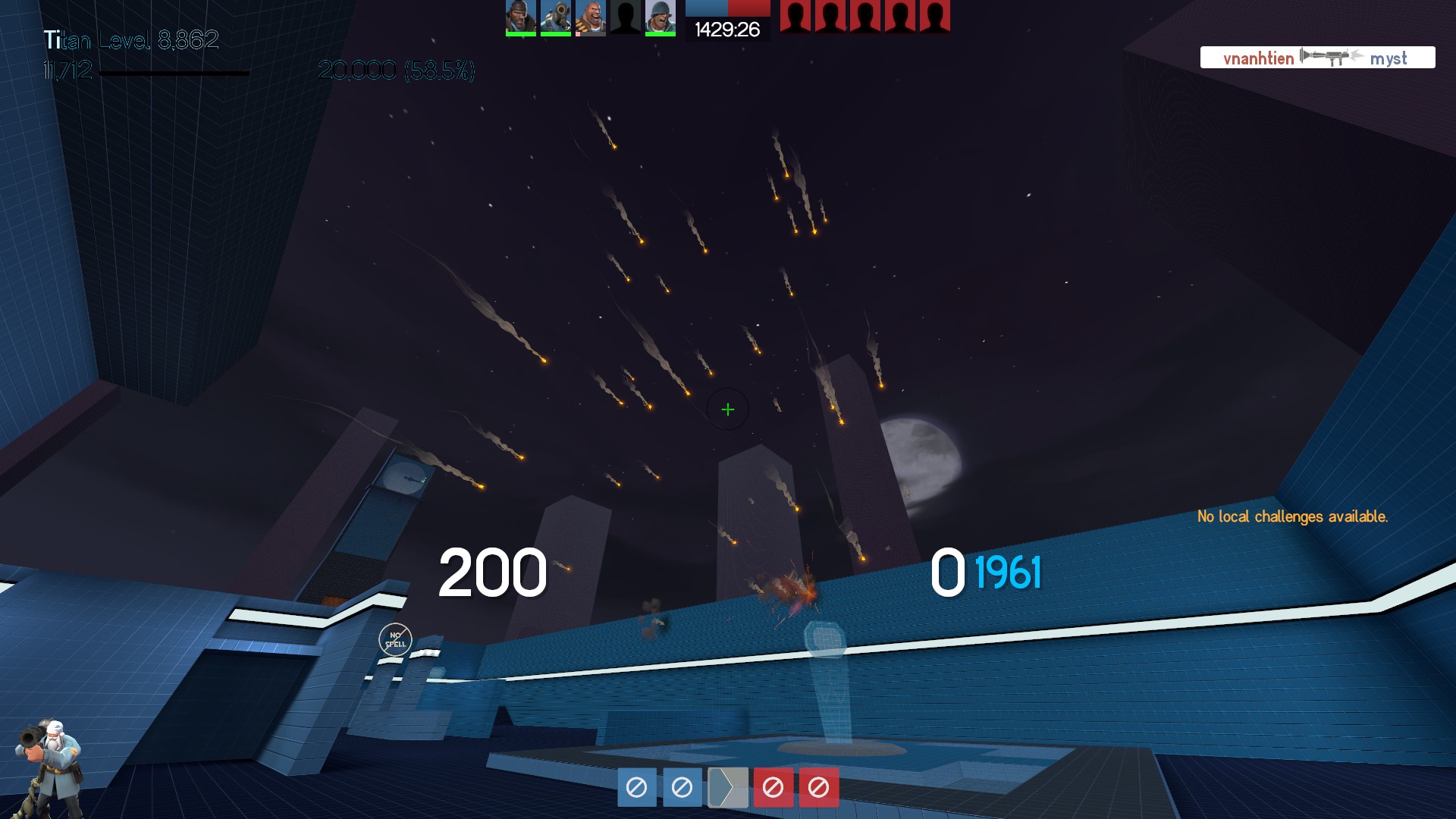Select the helmeted Soldier teammate portrait
1456x819 pixels.
pyautogui.click(x=661, y=17)
